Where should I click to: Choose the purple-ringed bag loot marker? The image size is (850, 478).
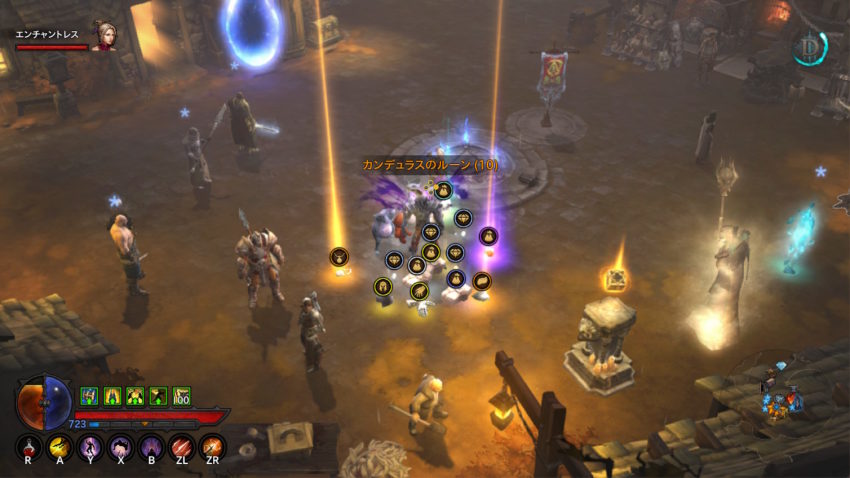488,236
